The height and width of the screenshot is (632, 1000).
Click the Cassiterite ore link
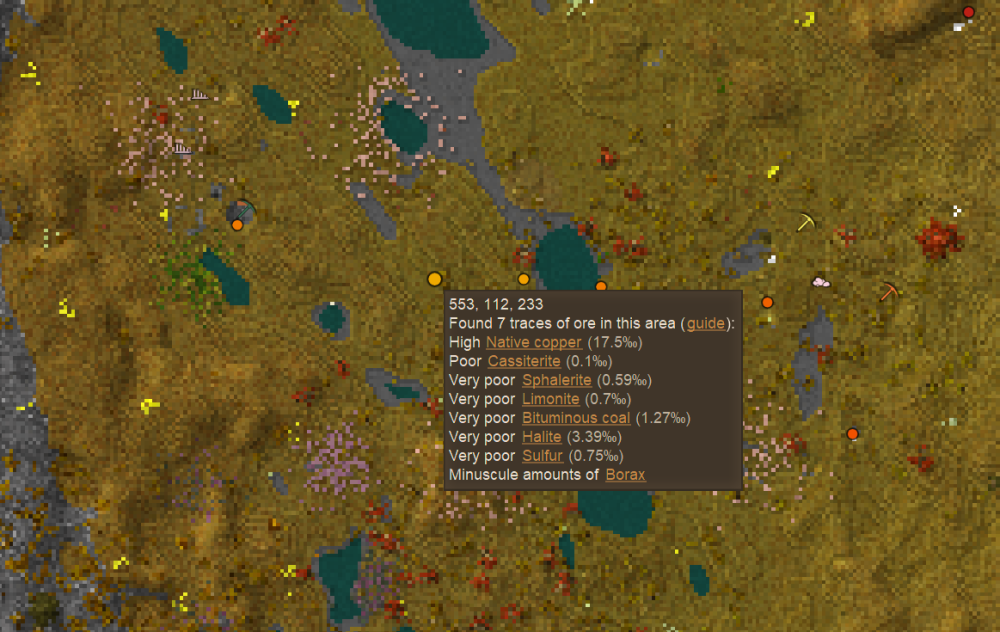coord(524,361)
